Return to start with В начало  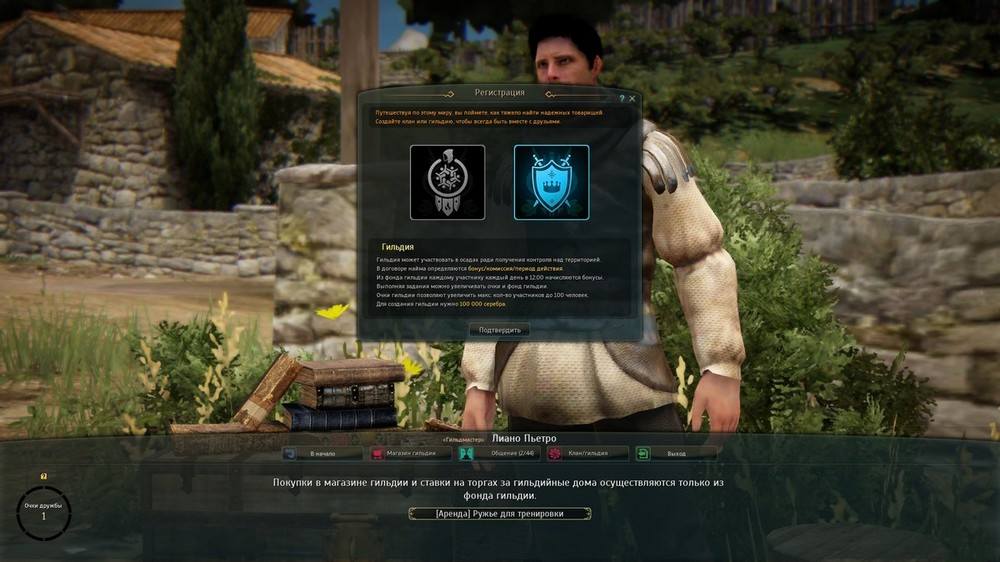(x=323, y=453)
